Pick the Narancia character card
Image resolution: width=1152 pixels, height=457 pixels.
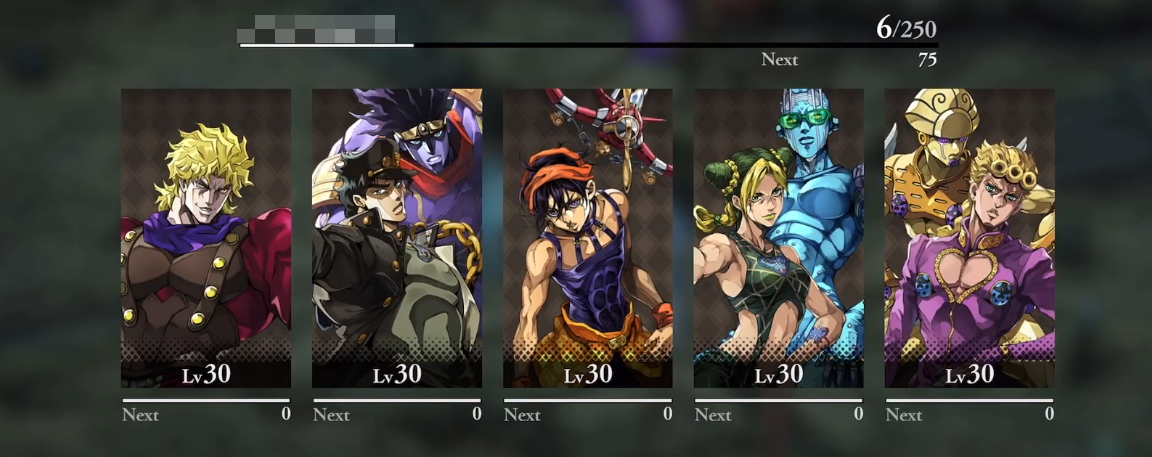point(588,238)
